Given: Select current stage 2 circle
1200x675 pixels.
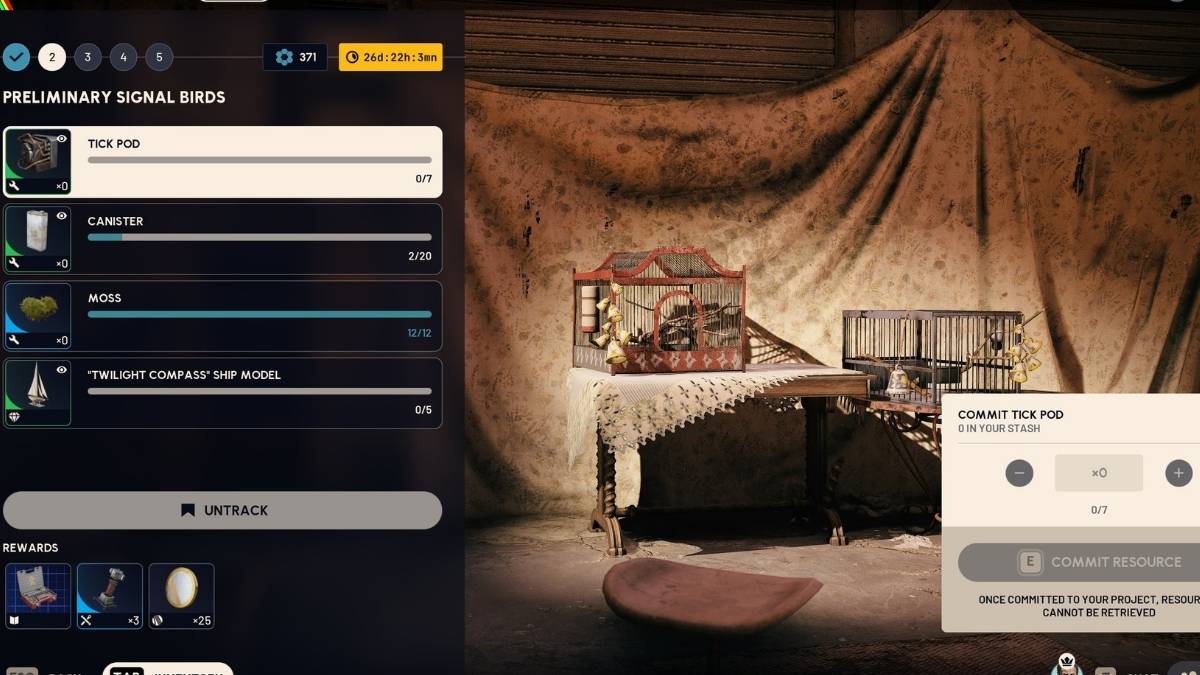Looking at the screenshot, I should pos(52,57).
